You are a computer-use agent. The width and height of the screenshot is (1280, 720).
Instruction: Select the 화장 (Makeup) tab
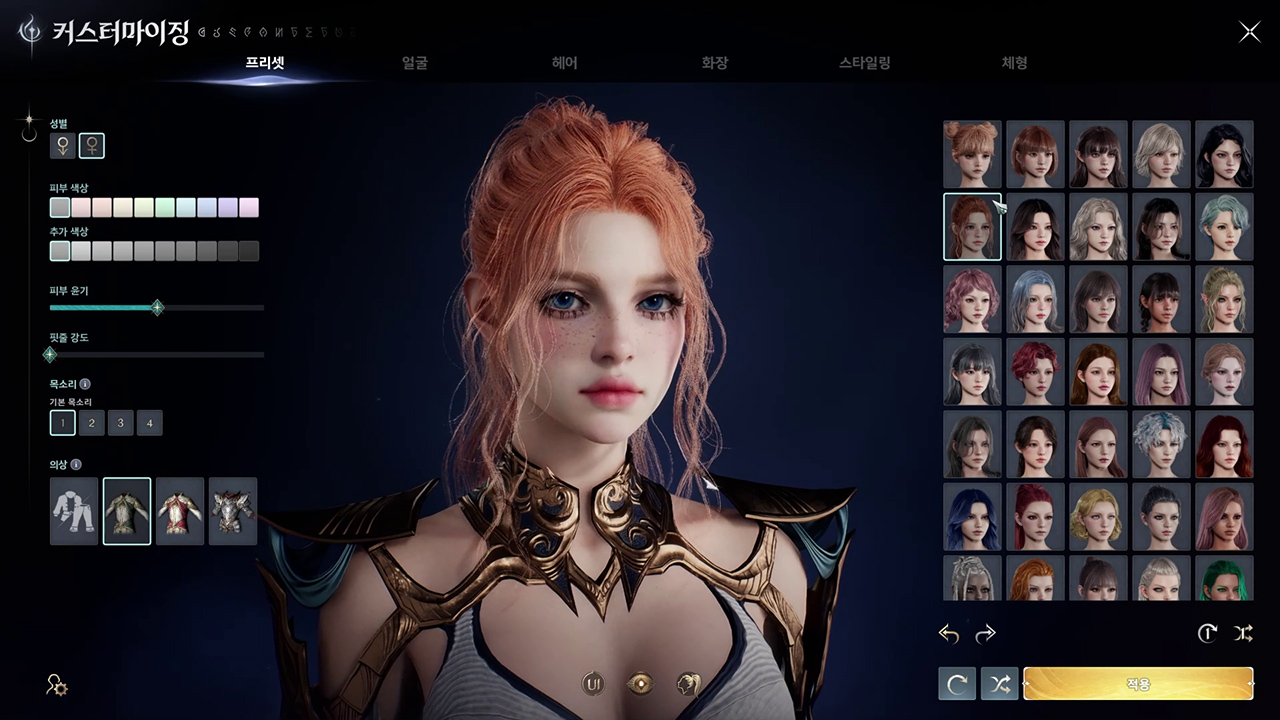pyautogui.click(x=715, y=63)
